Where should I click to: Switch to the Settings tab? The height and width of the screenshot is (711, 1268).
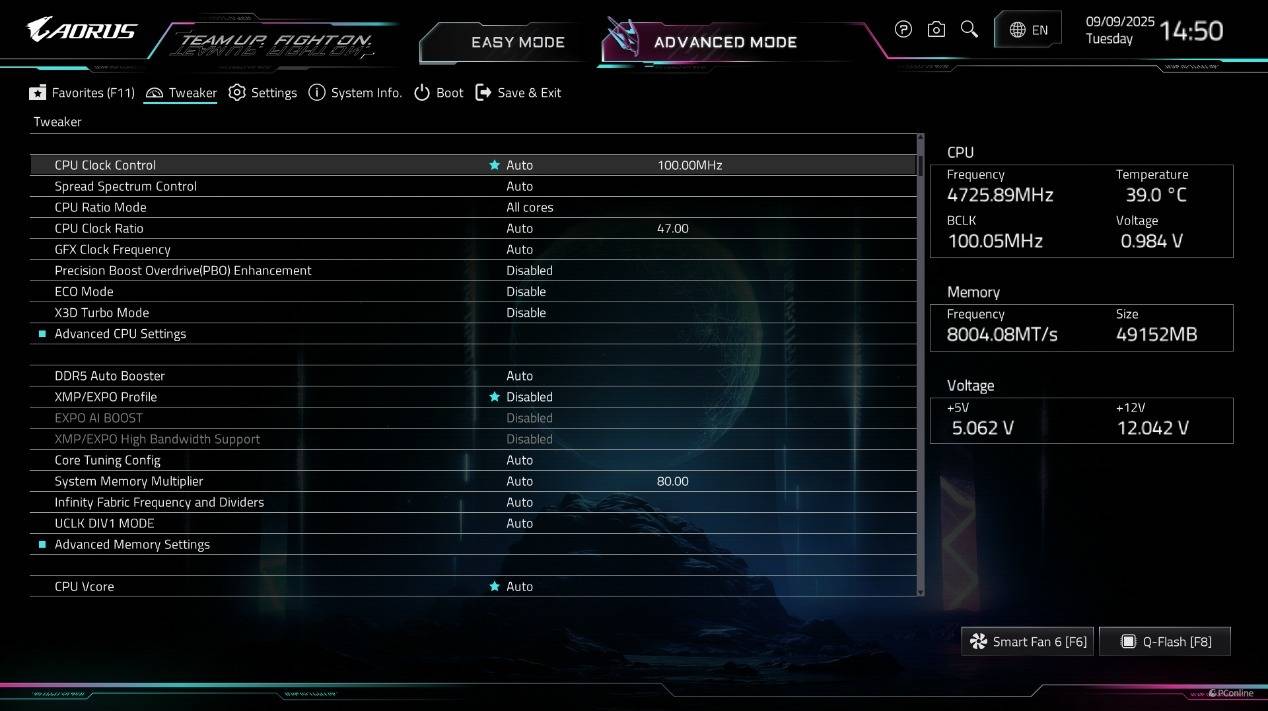(263, 93)
